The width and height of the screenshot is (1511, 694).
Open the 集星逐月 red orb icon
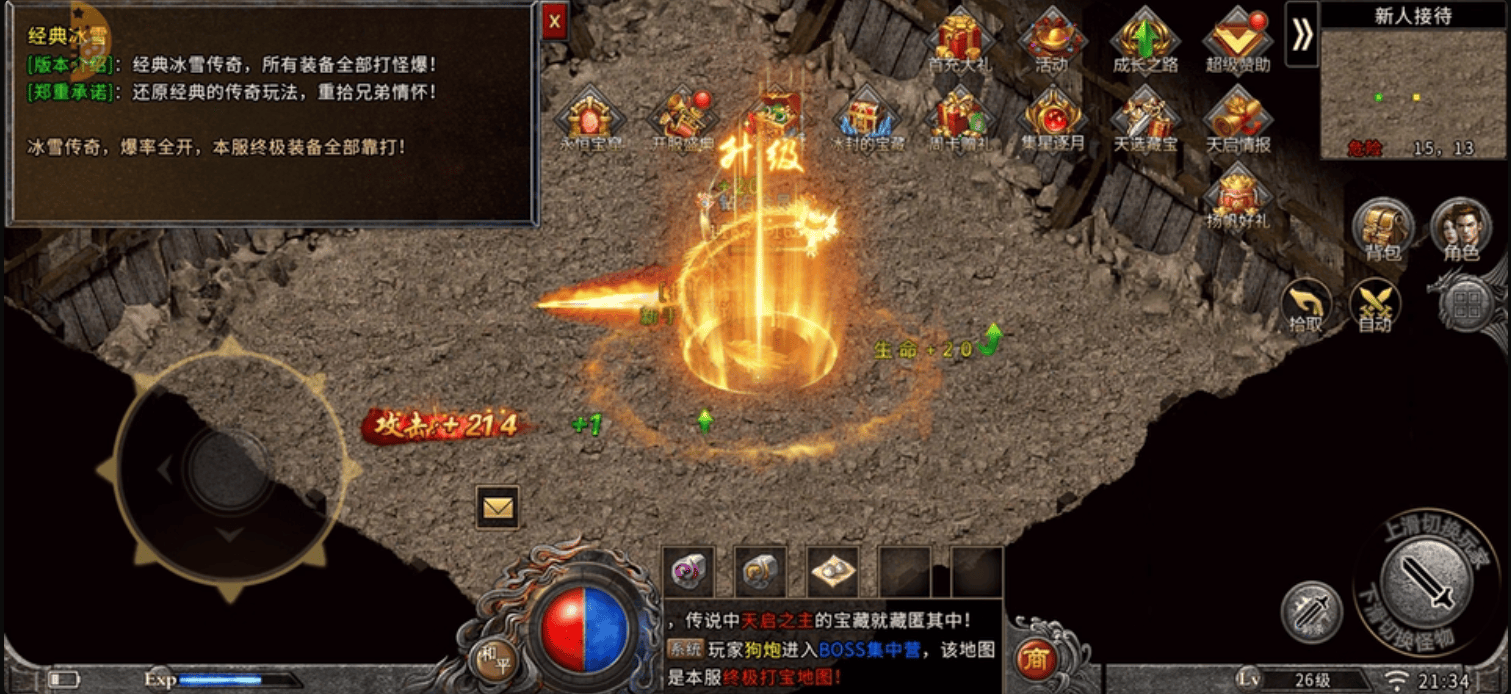[x=1052, y=117]
